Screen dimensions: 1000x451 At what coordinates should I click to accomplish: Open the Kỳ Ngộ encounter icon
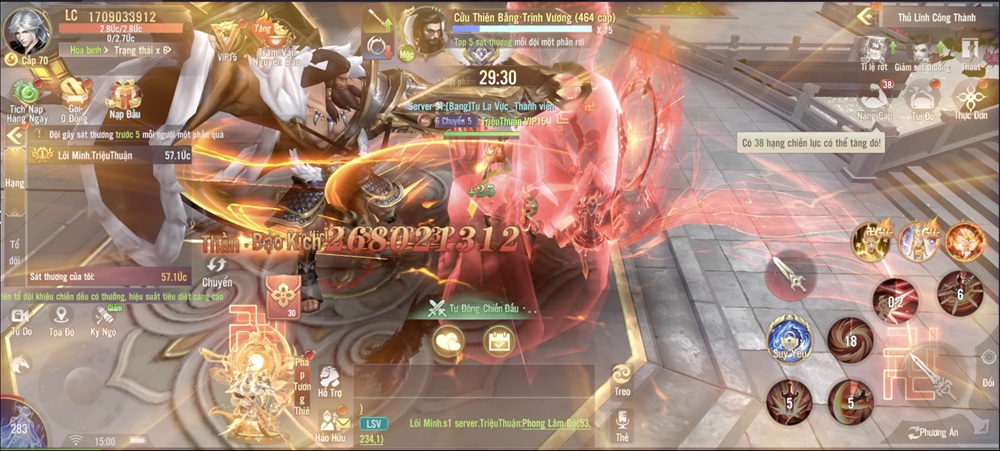[103, 318]
